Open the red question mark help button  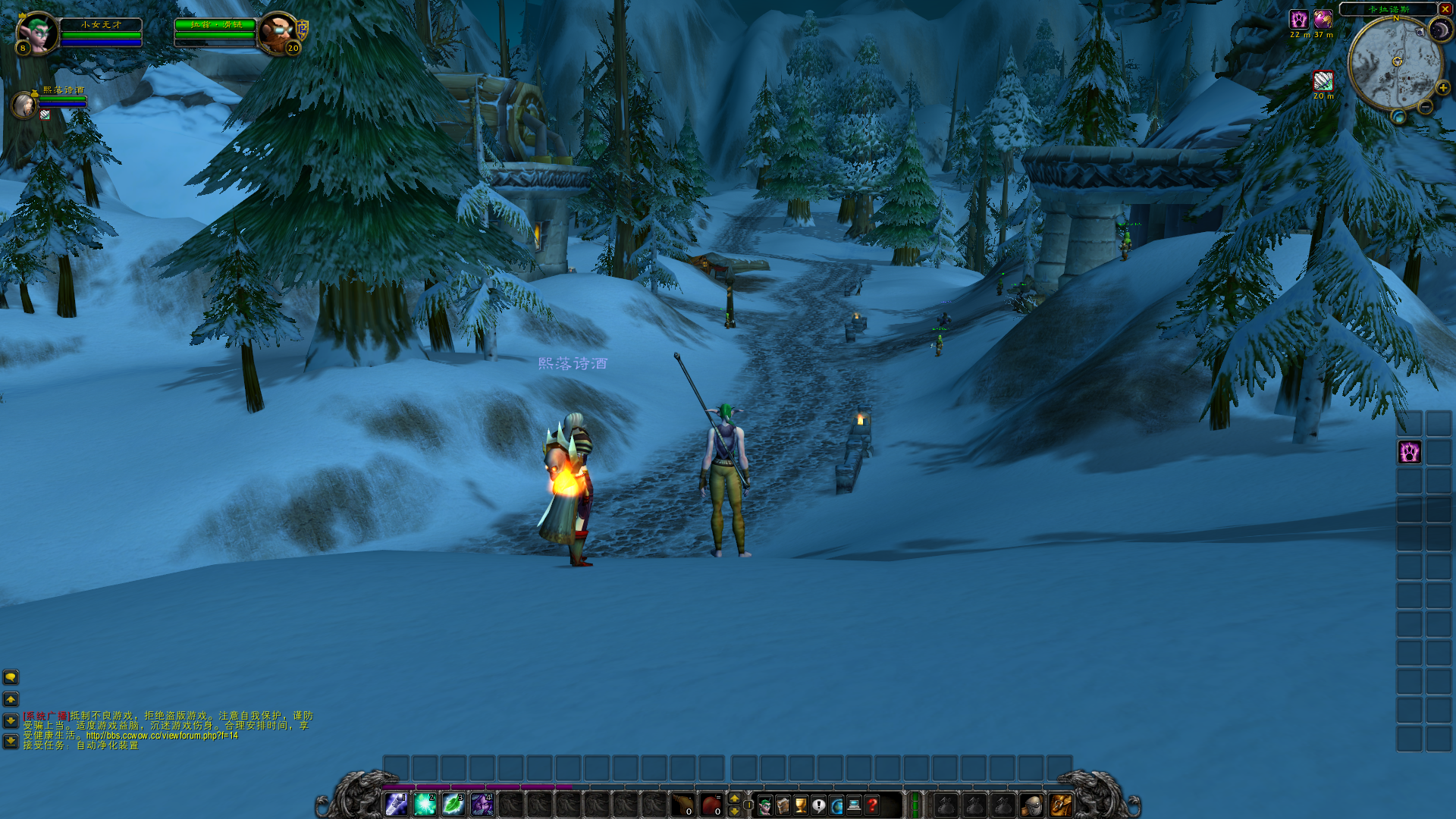(872, 805)
